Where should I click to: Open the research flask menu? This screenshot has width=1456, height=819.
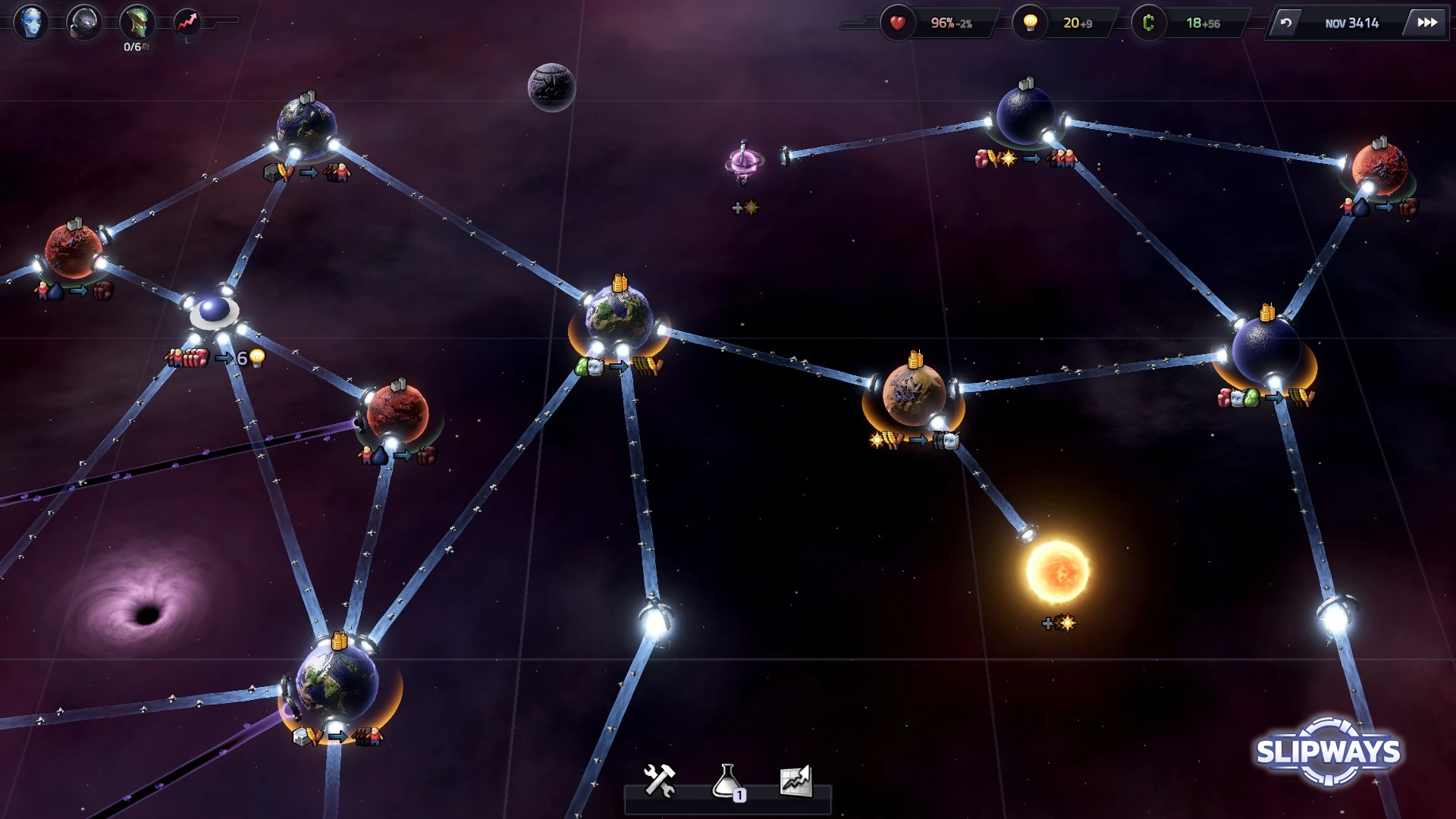coord(727,781)
